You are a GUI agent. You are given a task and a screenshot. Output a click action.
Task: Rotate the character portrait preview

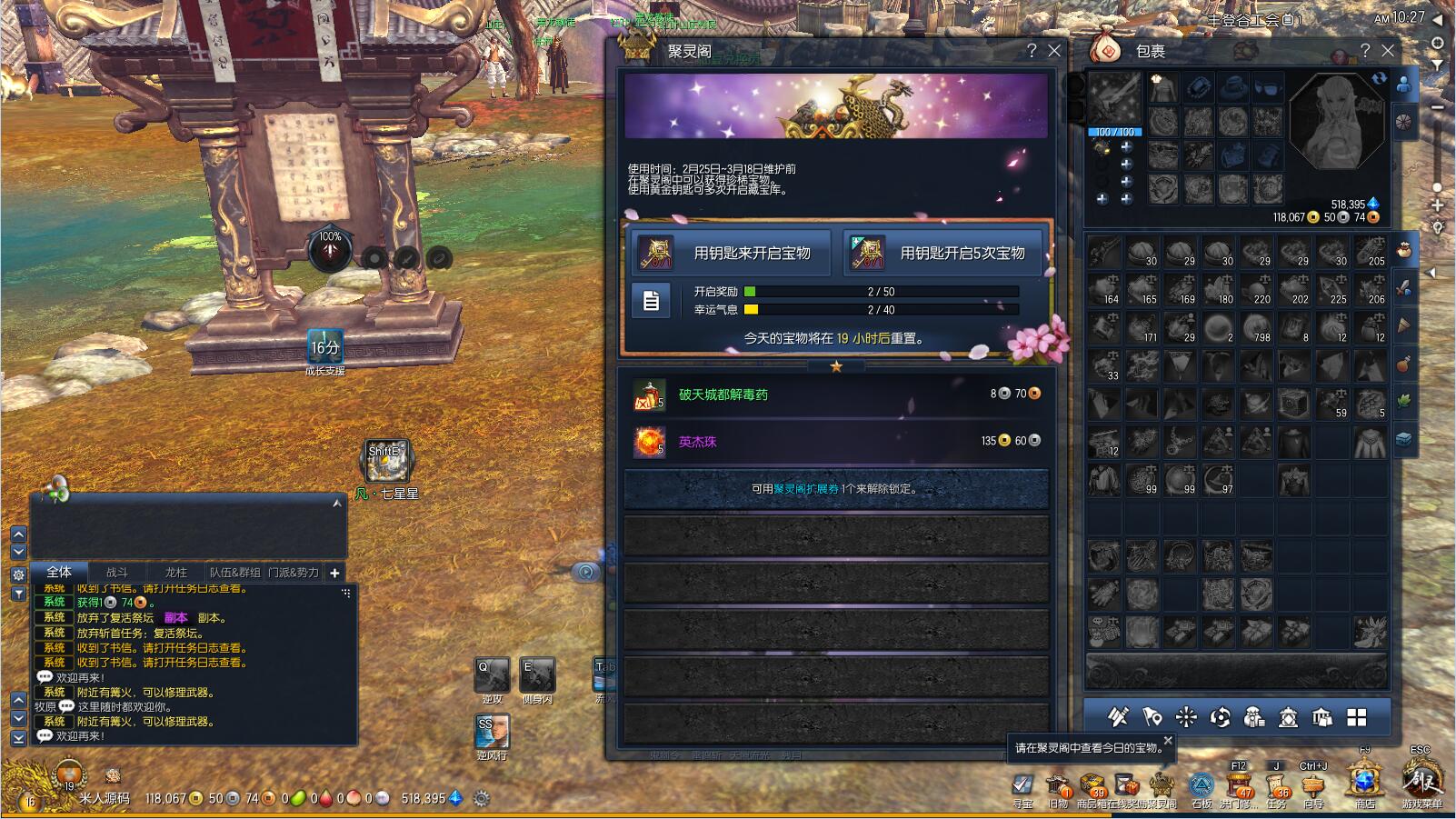click(x=1380, y=79)
